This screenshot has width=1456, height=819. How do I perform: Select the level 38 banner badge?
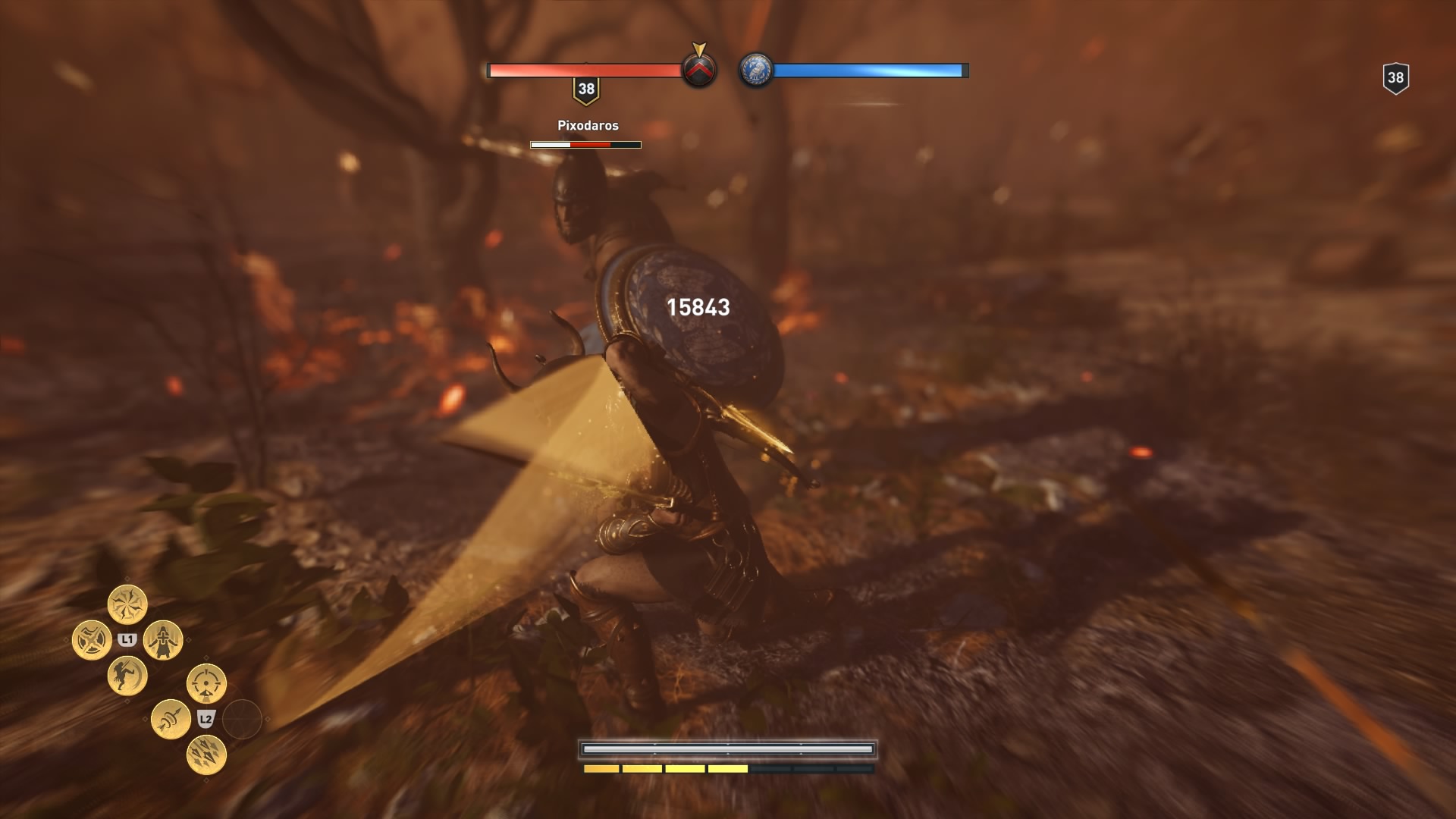(x=585, y=89)
